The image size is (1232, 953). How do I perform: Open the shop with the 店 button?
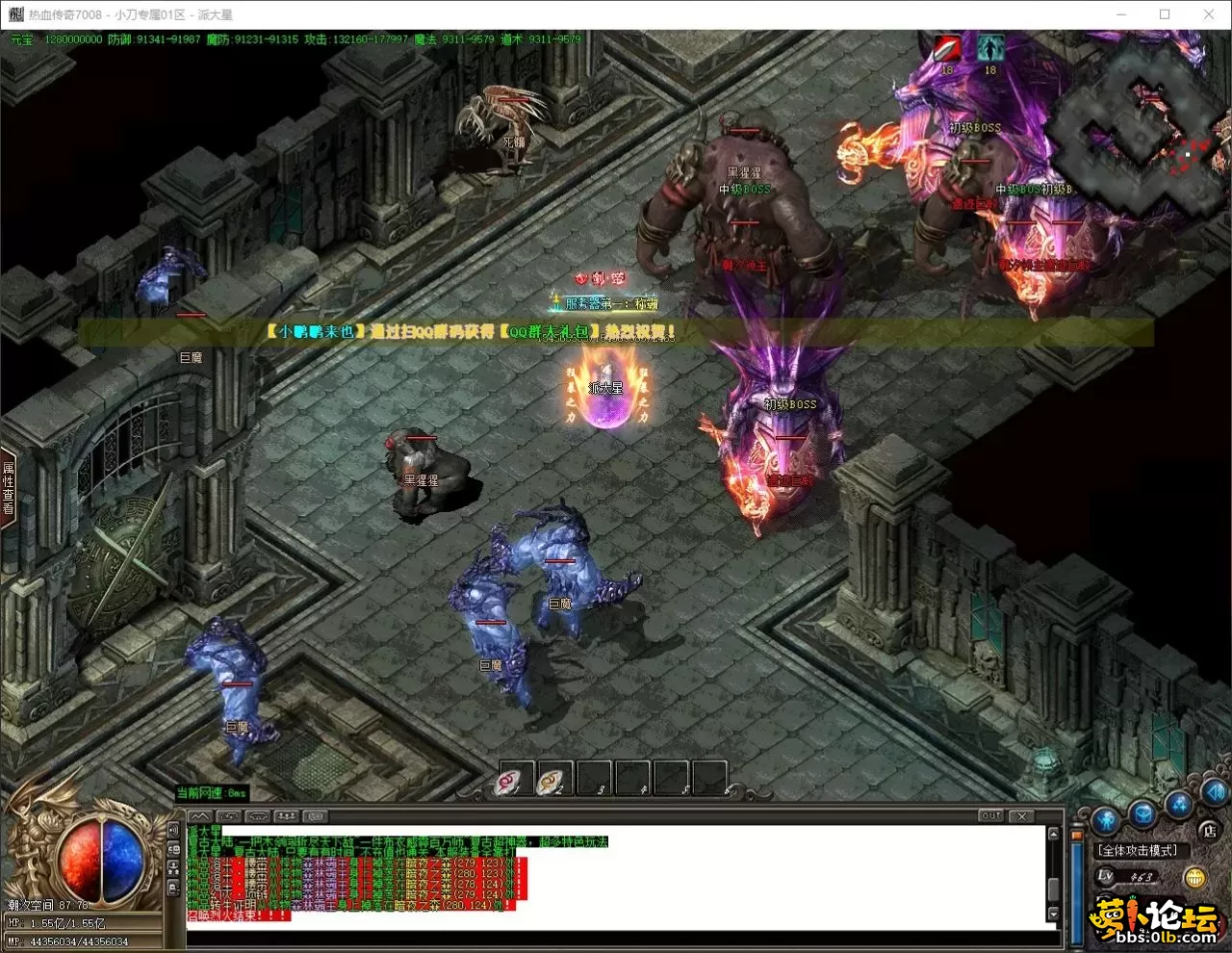click(1209, 830)
